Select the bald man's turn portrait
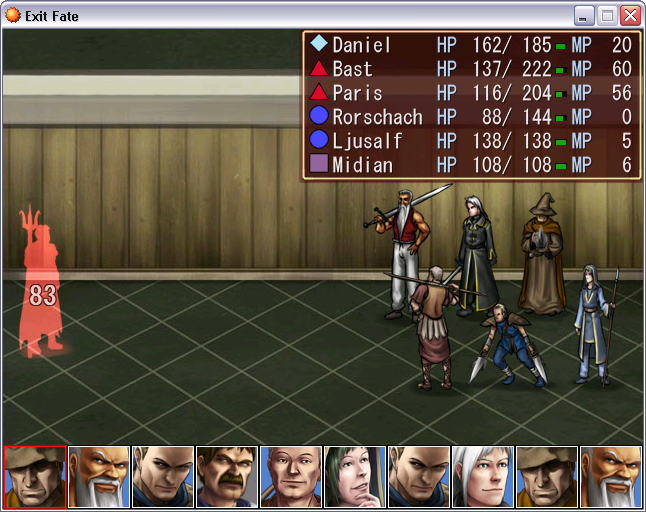Screen dimensions: 646x512 [291, 477]
